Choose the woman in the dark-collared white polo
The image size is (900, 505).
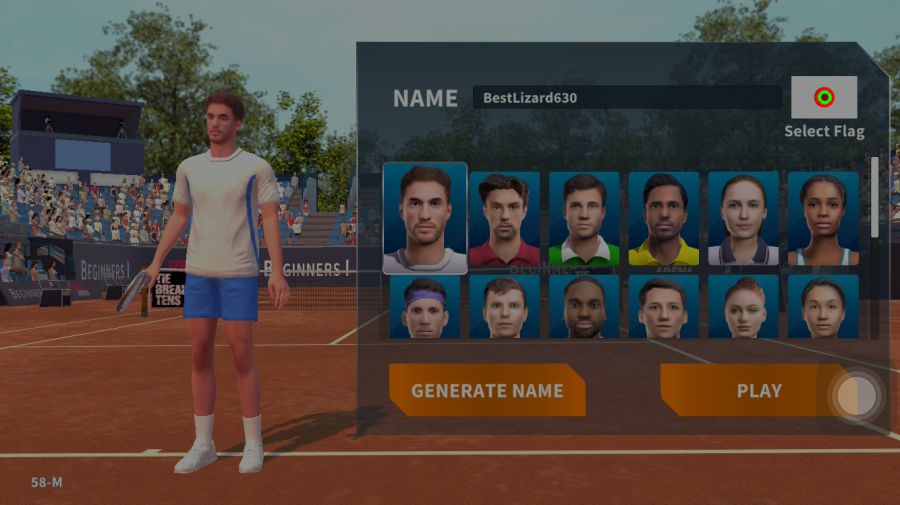743,219
